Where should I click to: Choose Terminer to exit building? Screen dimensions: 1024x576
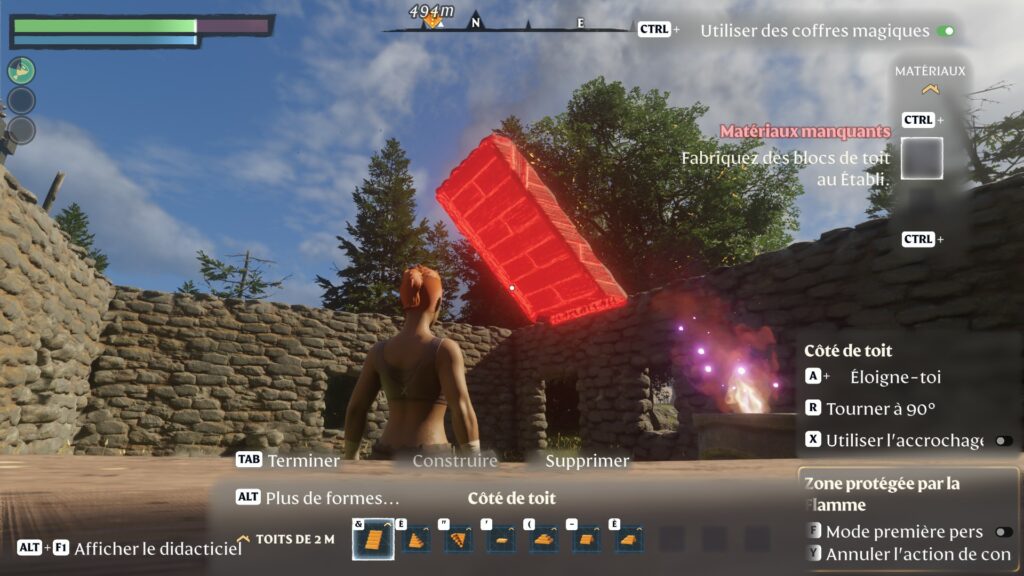click(x=303, y=461)
